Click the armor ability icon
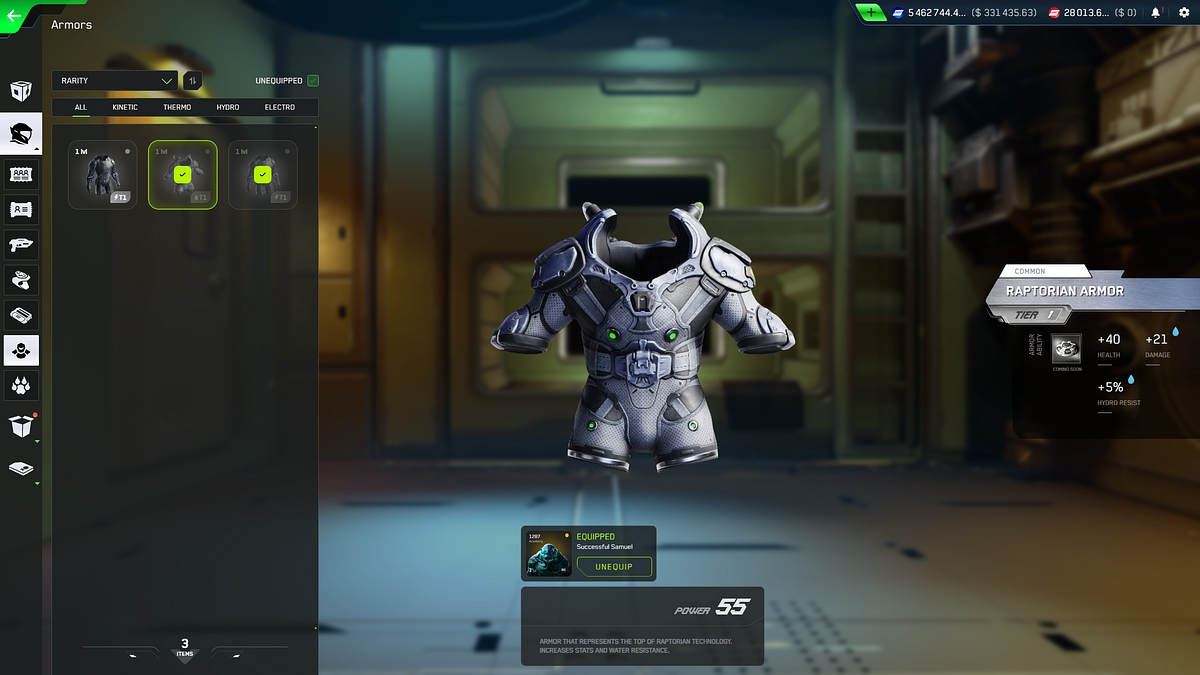Viewport: 1200px width, 675px height. coord(1066,348)
